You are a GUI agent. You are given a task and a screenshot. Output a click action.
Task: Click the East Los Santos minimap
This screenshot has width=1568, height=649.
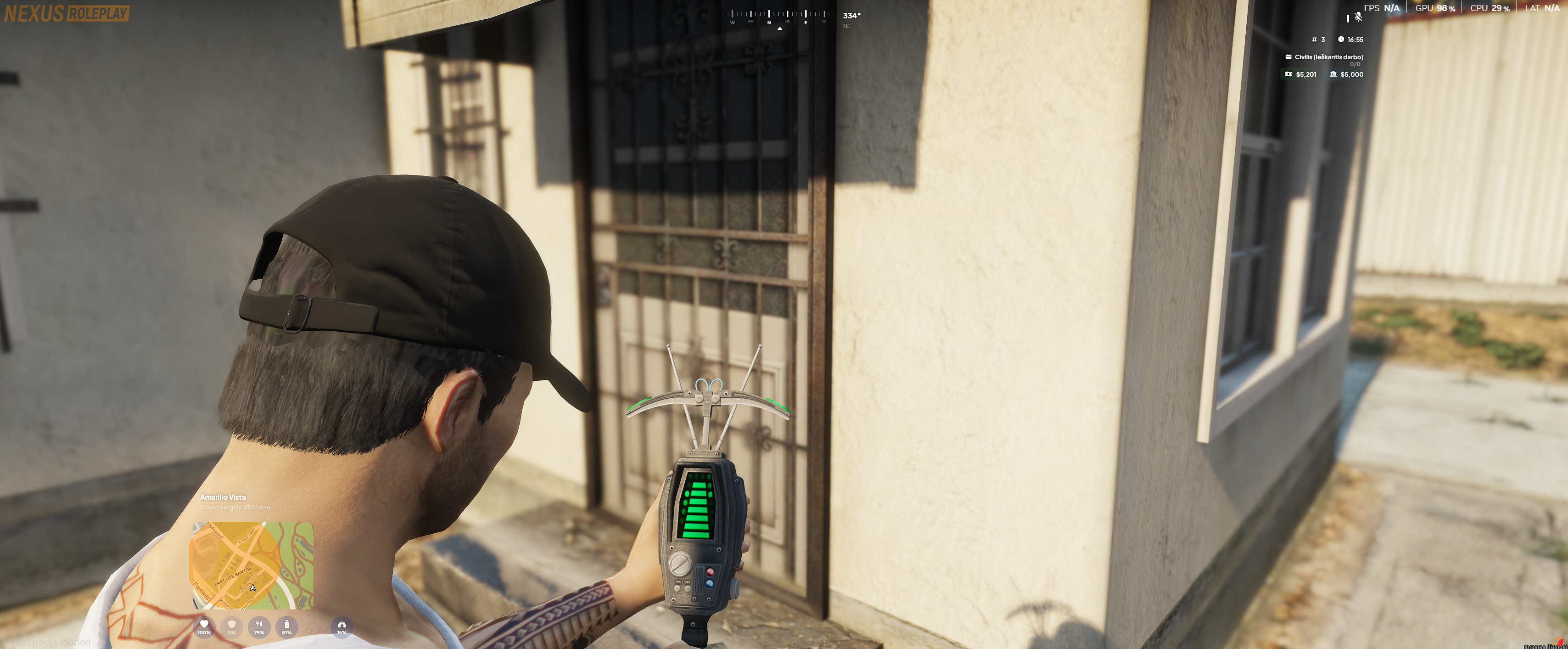252,565
